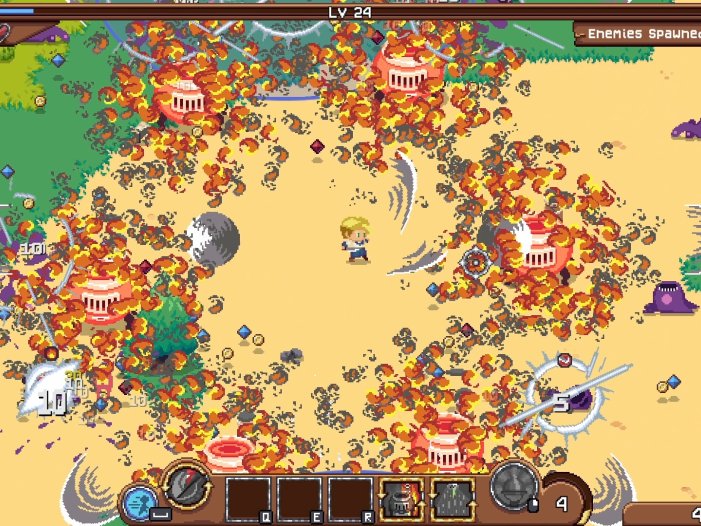Screen dimensions: 701x526
Task: Choose the flaming turret item slot
Action: coord(402,498)
